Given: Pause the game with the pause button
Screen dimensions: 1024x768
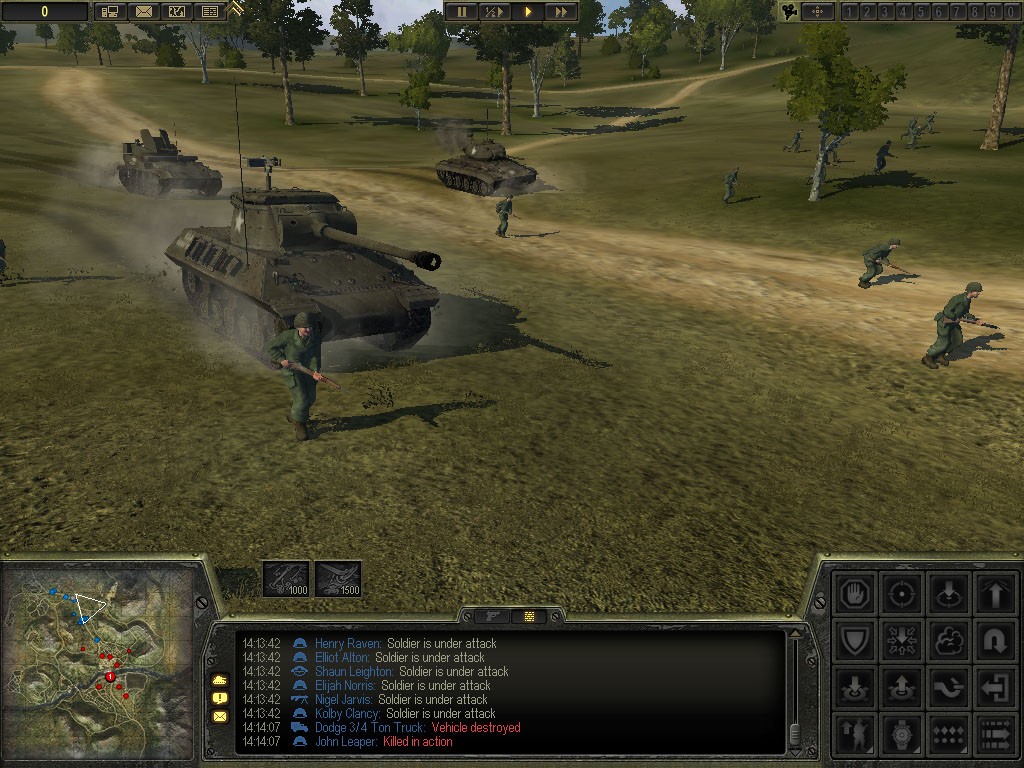Looking at the screenshot, I should coord(462,12).
